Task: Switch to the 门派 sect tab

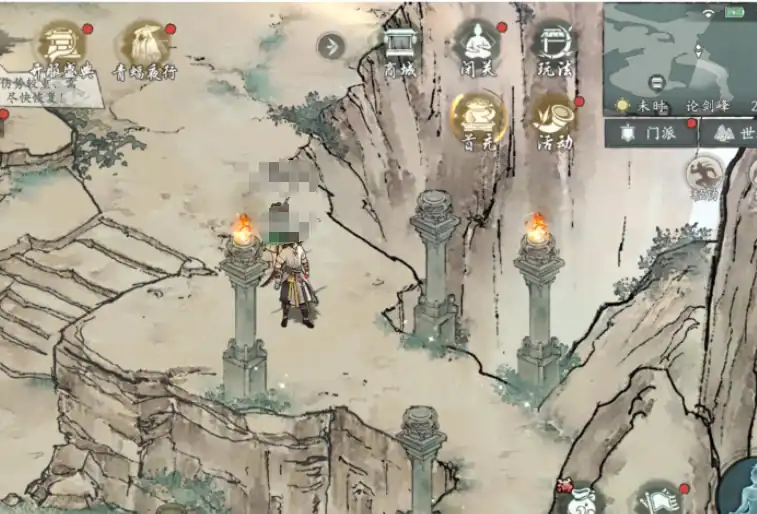Action: [x=650, y=132]
